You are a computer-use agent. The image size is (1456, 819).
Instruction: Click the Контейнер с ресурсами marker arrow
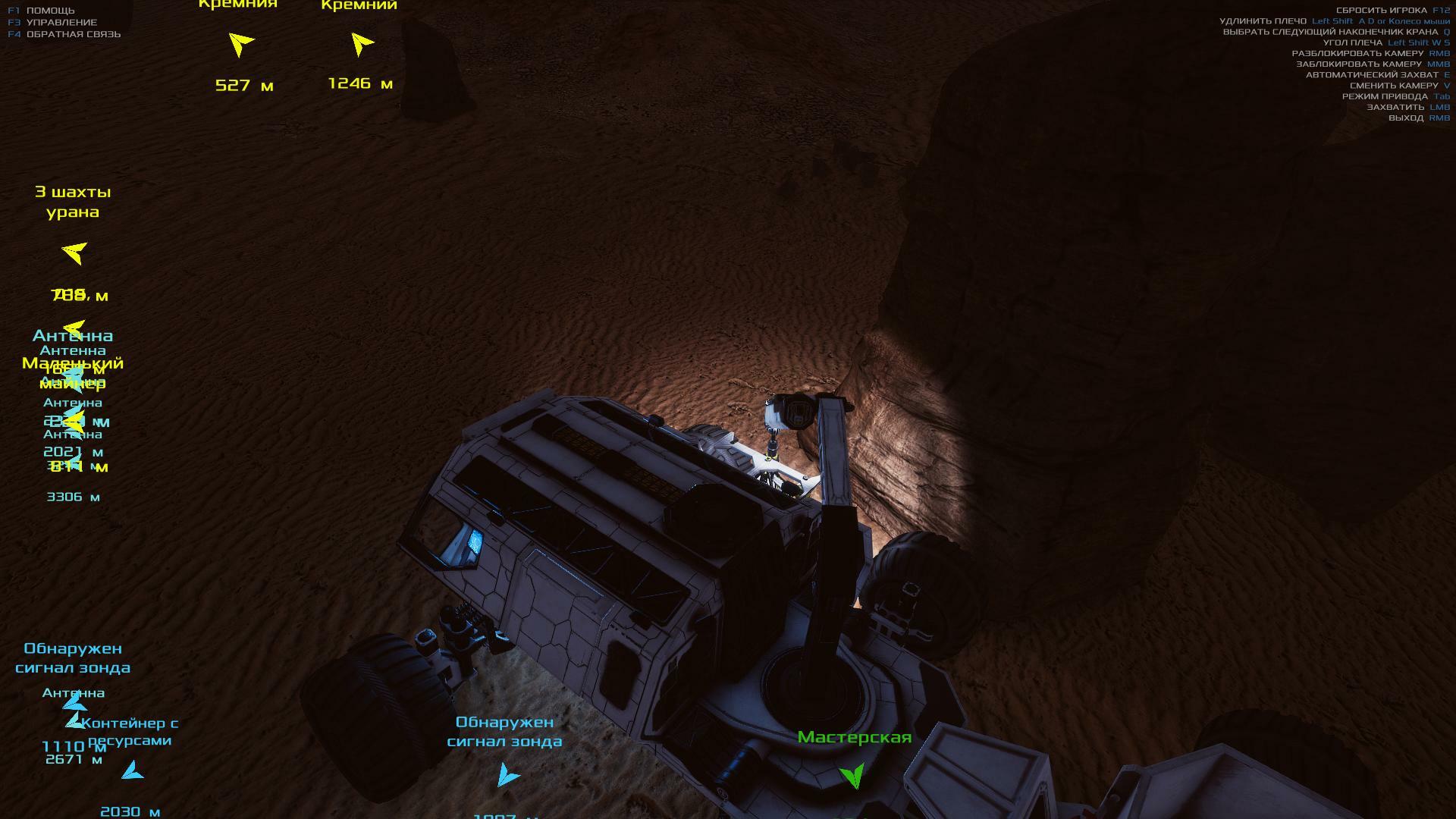132,772
